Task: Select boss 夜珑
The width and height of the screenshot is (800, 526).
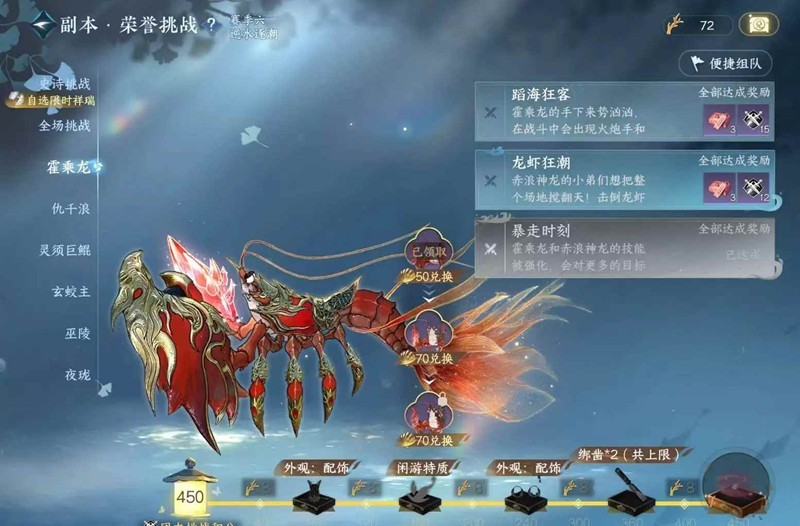Action: (x=77, y=375)
